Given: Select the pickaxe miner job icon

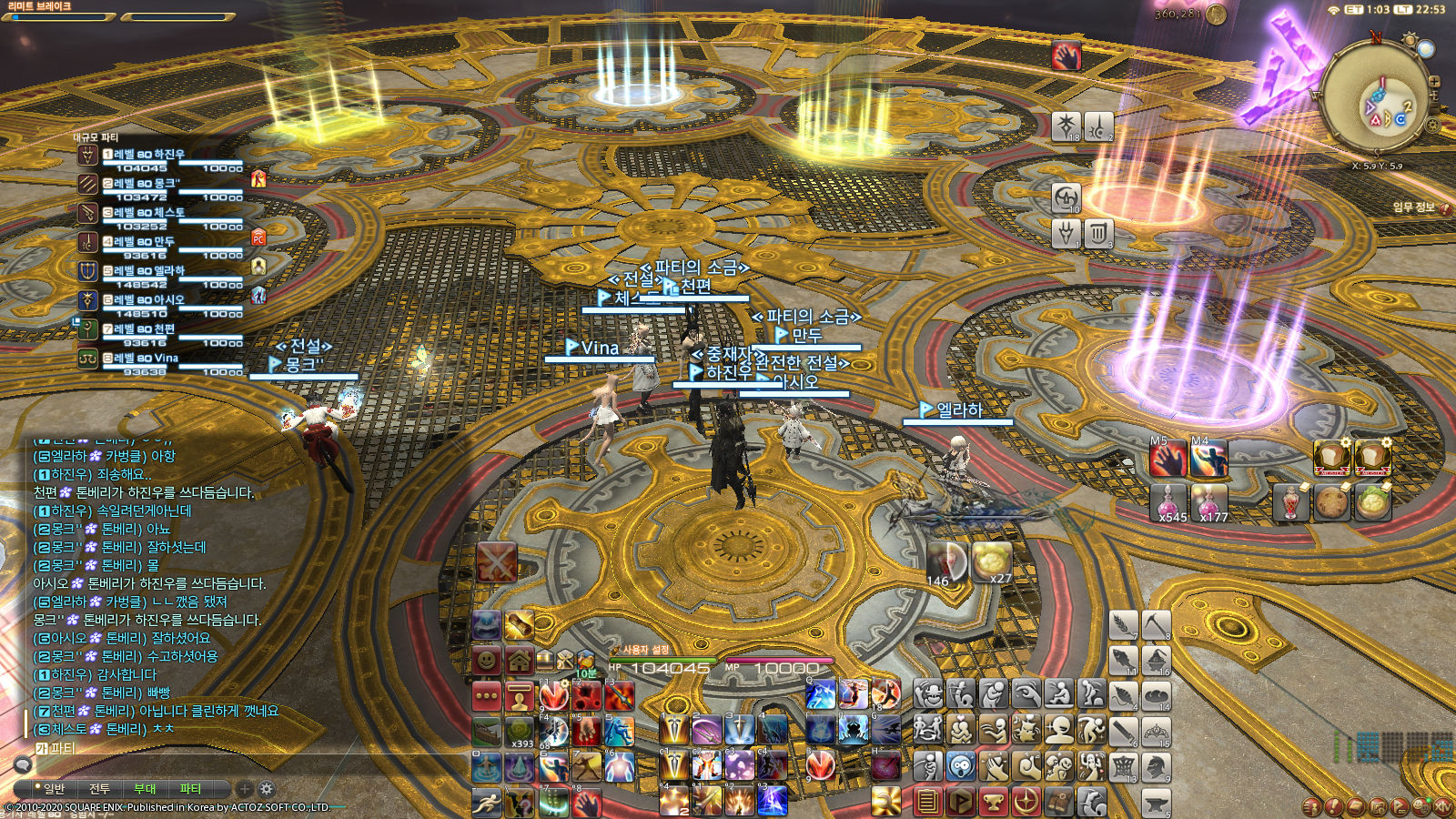Looking at the screenshot, I should point(1156,625).
